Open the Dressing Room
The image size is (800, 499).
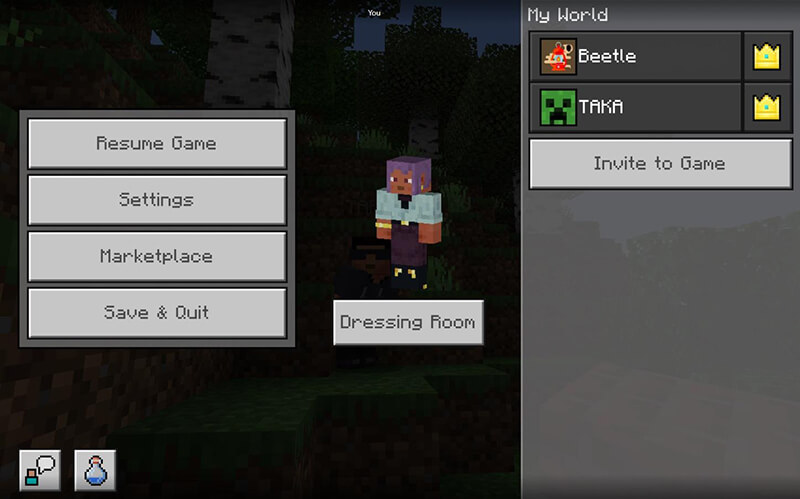(408, 323)
